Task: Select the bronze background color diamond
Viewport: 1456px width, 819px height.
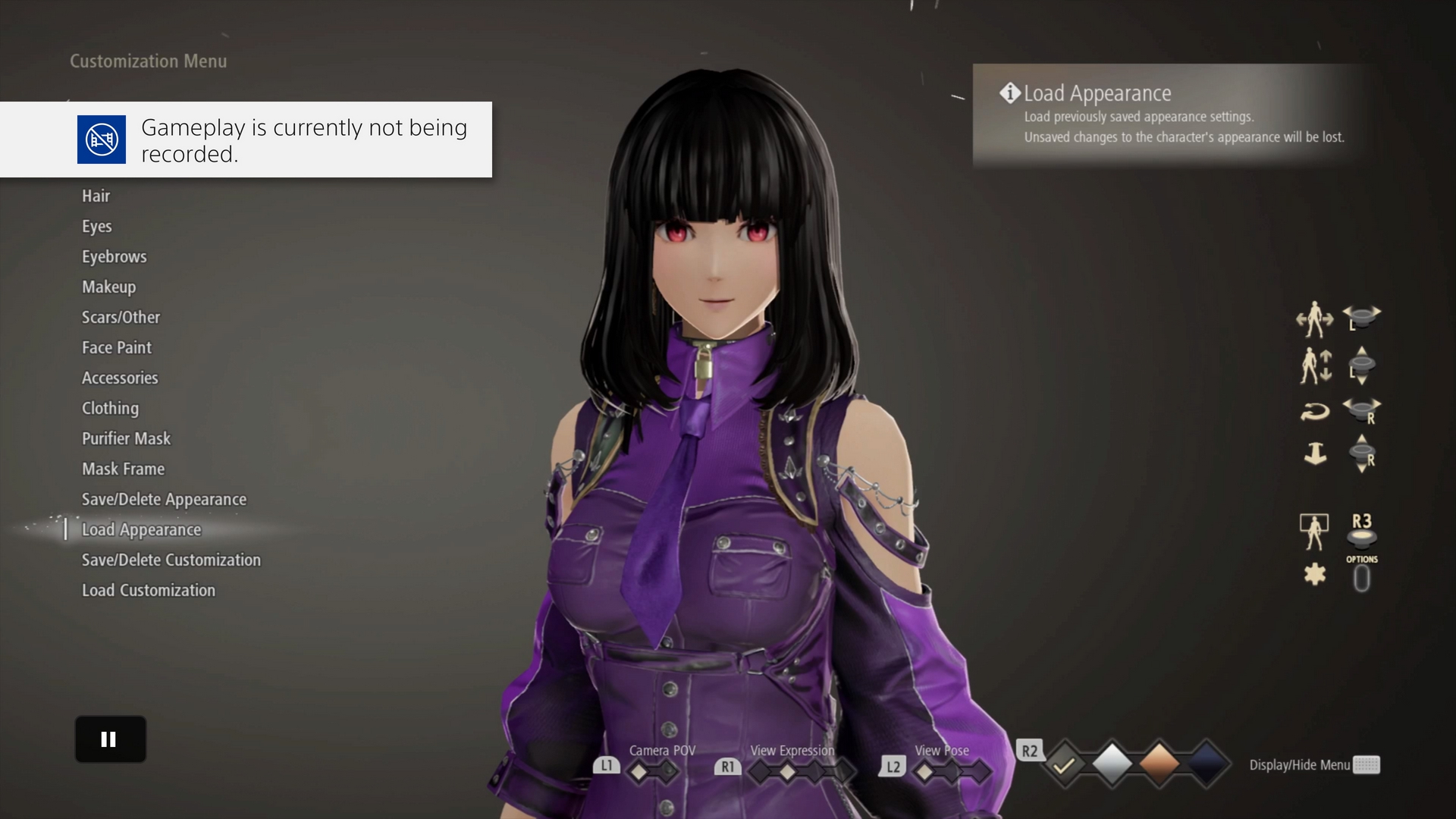Action: 1159,764
